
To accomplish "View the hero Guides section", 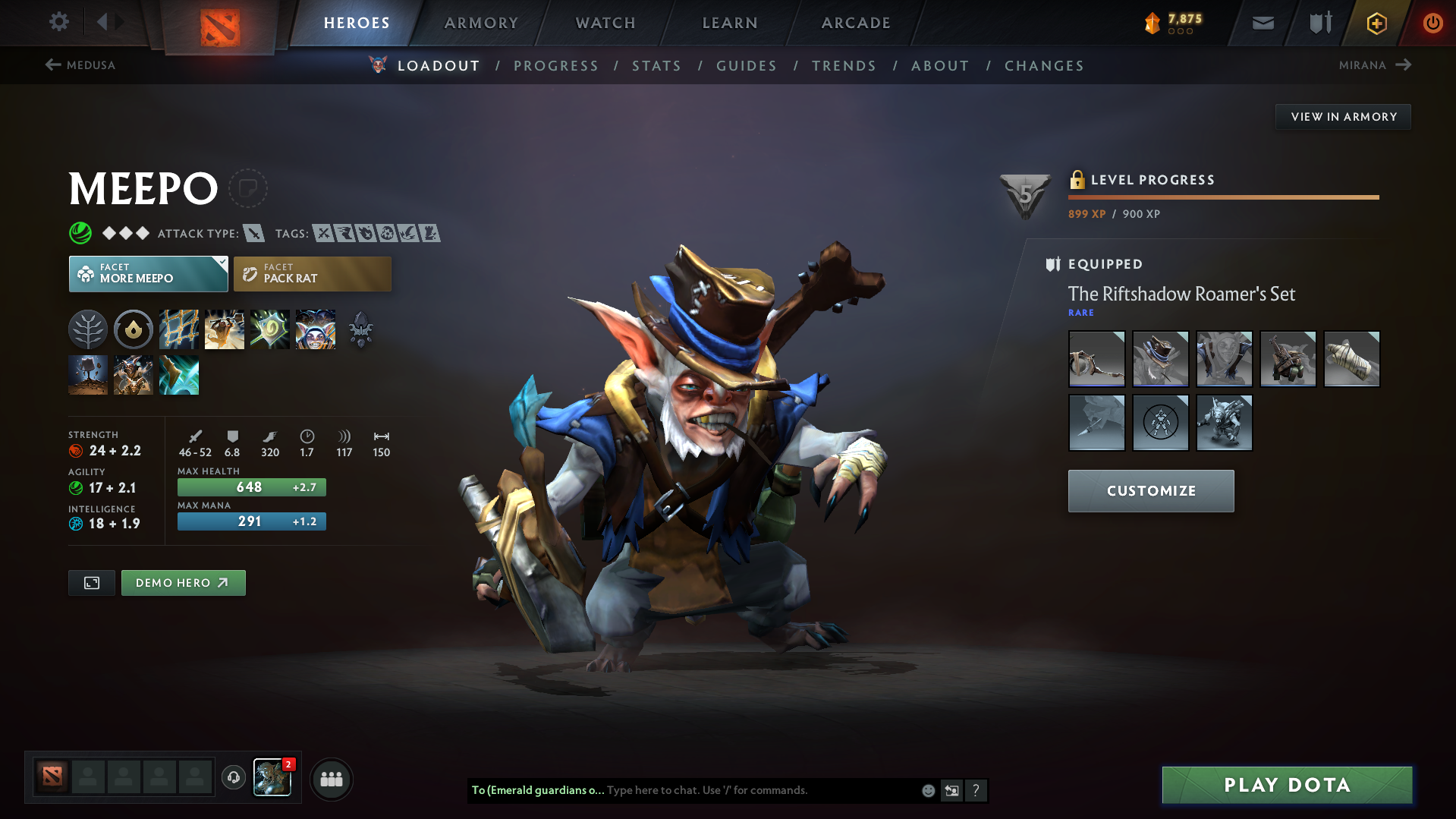I will pyautogui.click(x=747, y=66).
